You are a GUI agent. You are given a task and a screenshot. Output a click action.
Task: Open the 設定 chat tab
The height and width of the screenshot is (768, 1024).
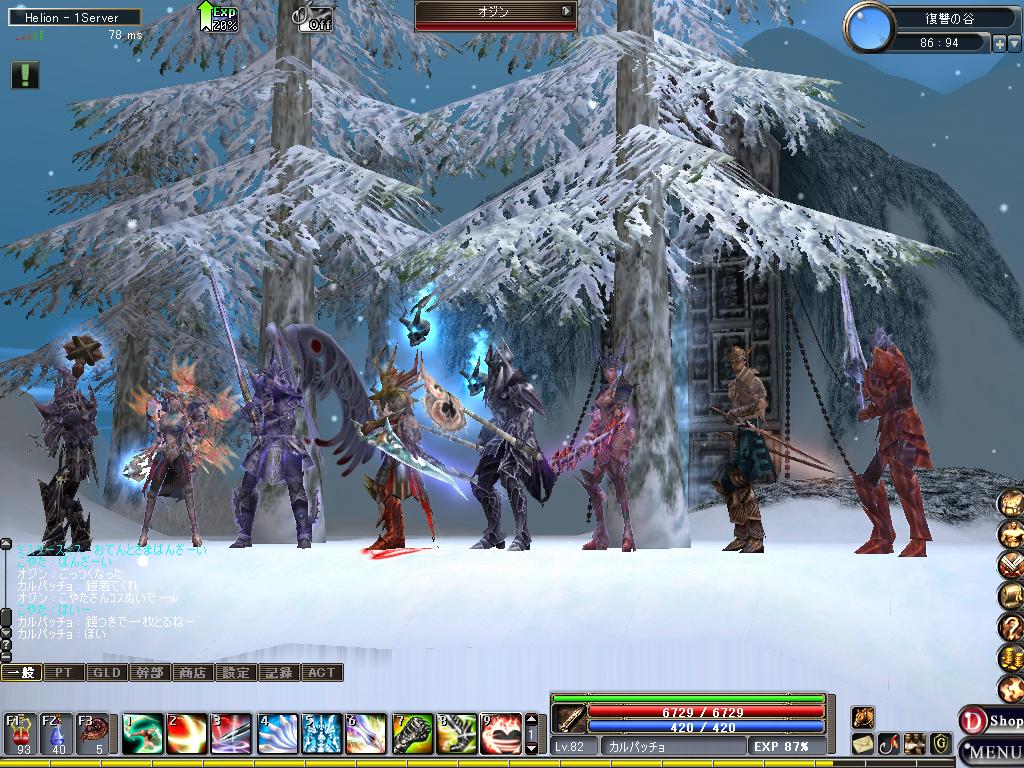click(236, 673)
